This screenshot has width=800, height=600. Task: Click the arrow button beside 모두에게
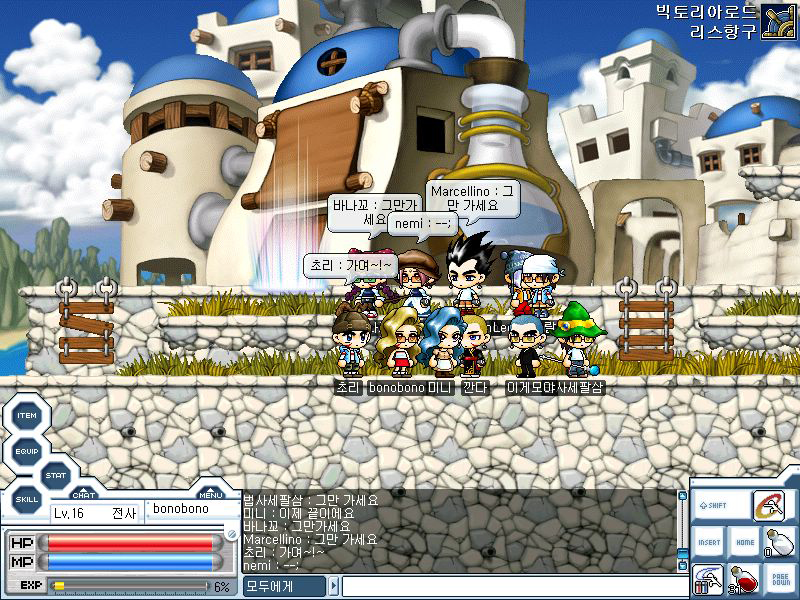coord(334,586)
